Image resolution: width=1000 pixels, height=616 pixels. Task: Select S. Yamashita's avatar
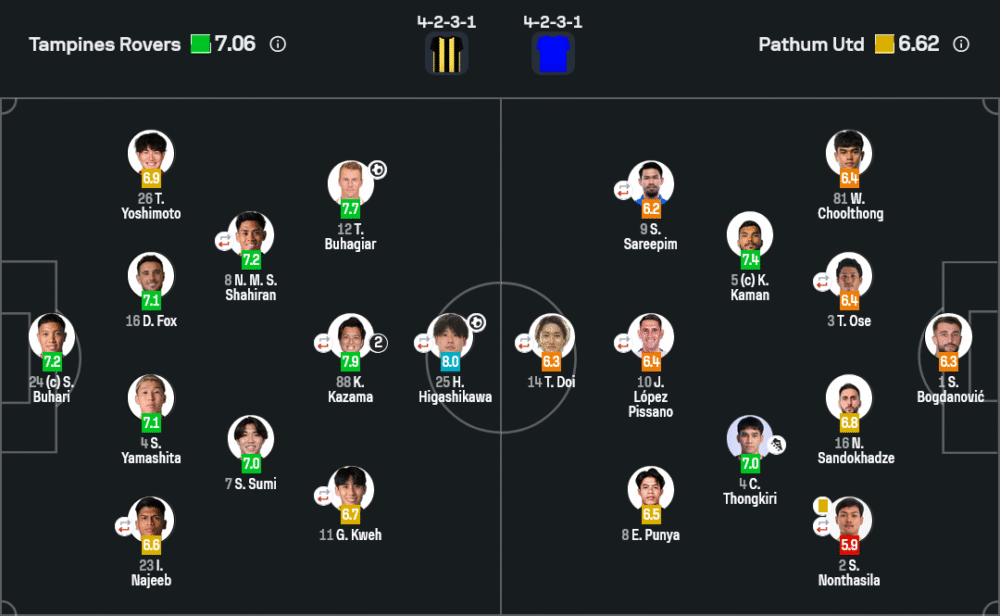tap(151, 398)
